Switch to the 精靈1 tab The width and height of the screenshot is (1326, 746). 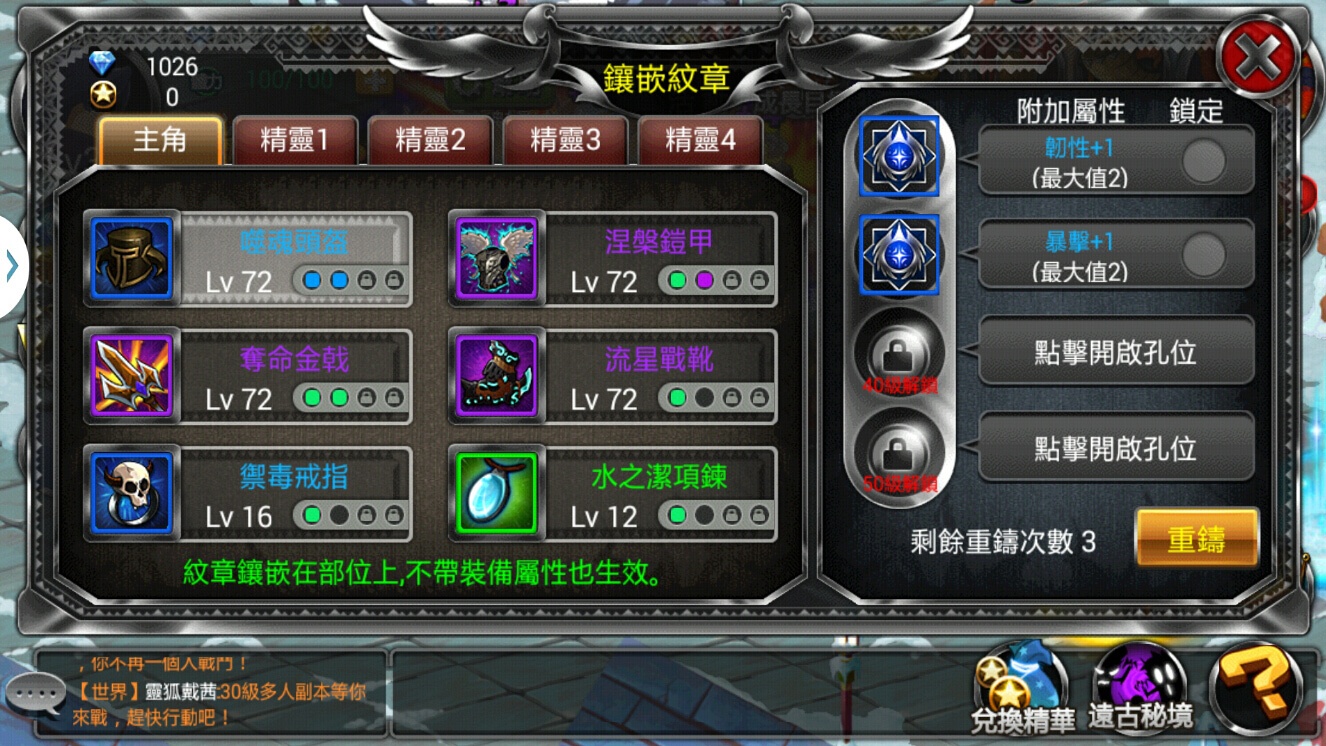click(x=294, y=140)
